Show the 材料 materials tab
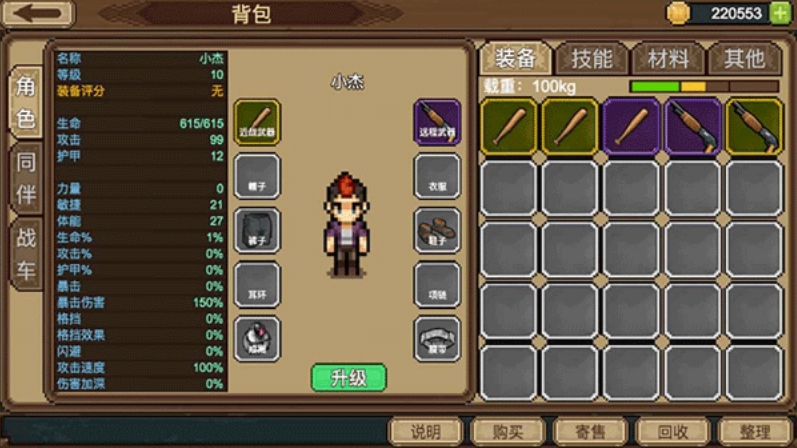 coord(668,59)
